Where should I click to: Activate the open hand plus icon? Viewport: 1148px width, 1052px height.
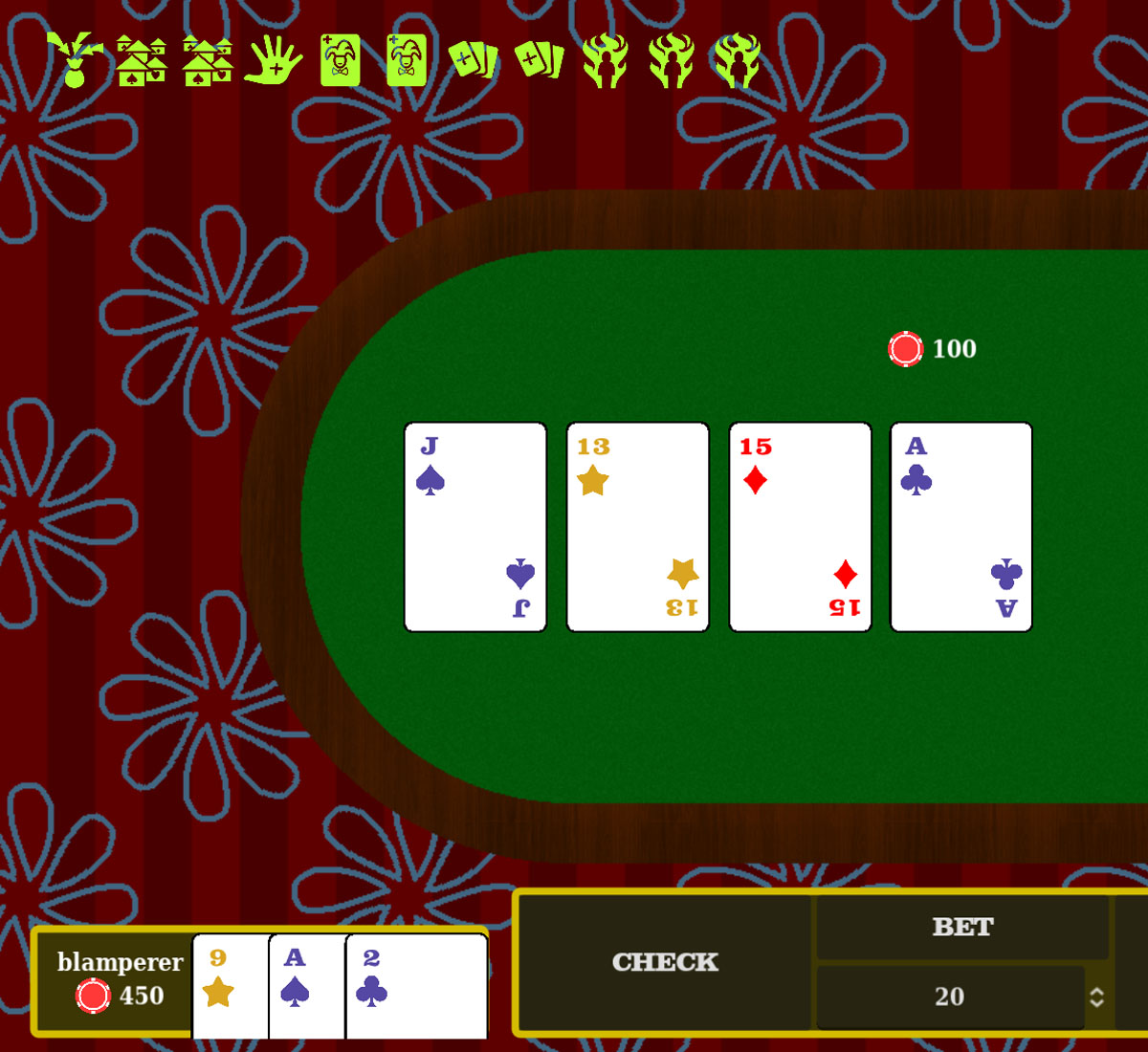[274, 60]
